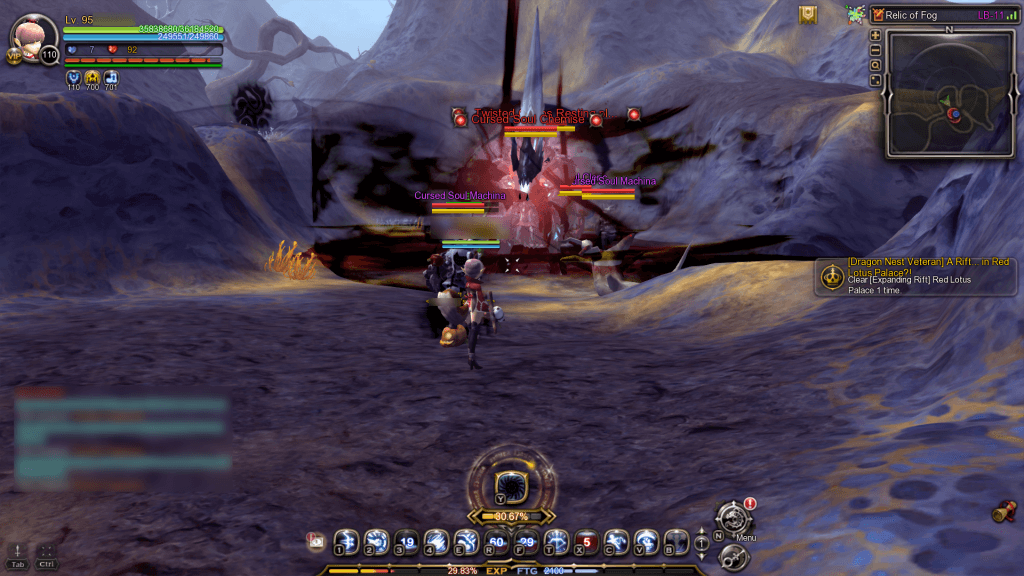1024x576 pixels.
Task: Activate the skill in hotbar slot 1
Action: click(346, 541)
